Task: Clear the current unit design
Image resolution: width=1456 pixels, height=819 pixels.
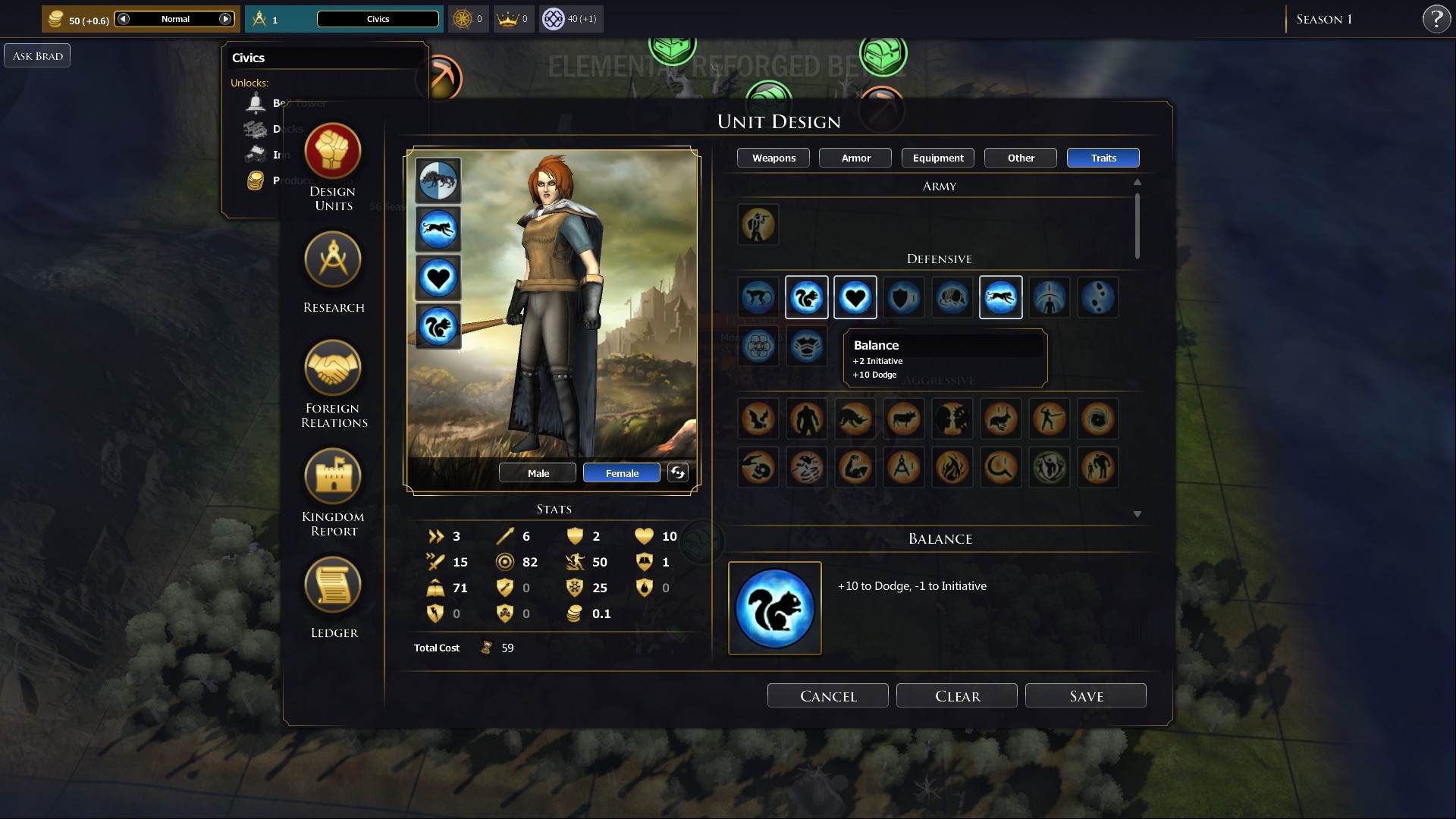Action: point(956,695)
